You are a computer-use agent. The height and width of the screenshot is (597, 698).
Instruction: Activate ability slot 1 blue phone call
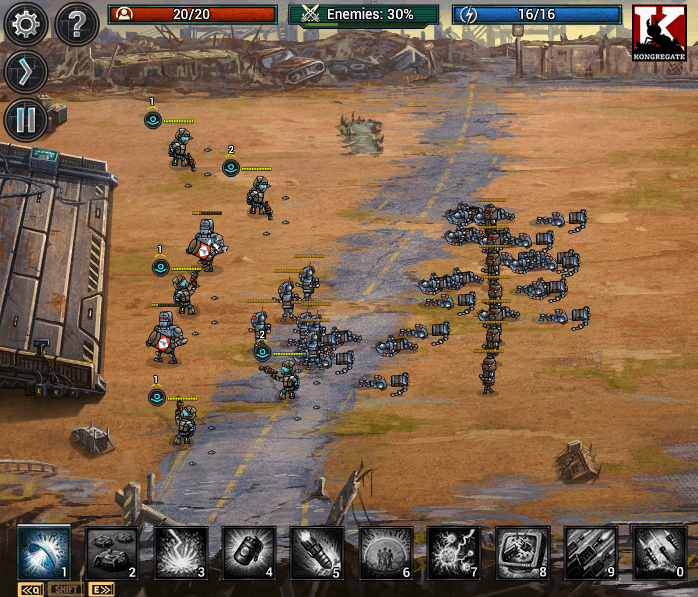click(44, 552)
